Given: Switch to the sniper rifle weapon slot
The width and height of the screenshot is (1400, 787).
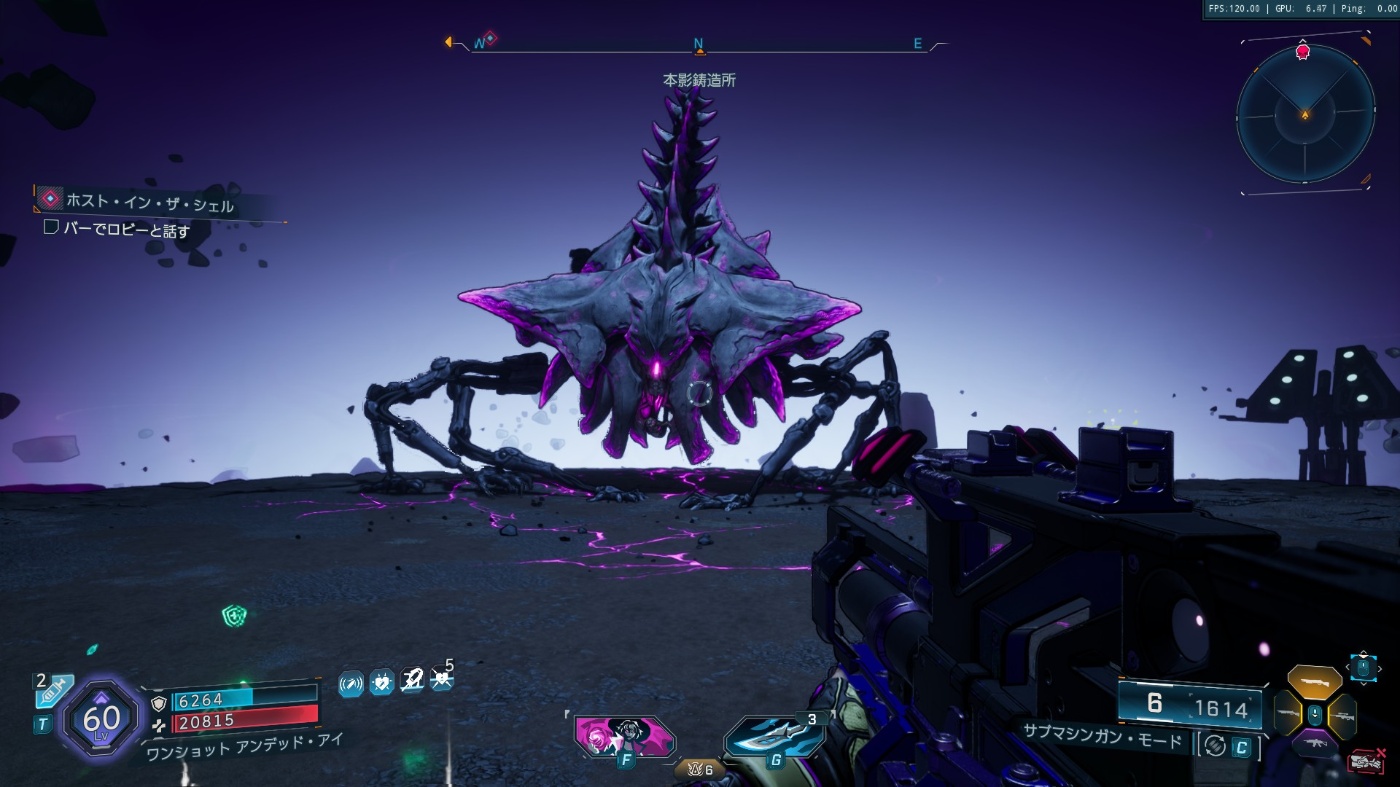Looking at the screenshot, I should (x=1342, y=715).
